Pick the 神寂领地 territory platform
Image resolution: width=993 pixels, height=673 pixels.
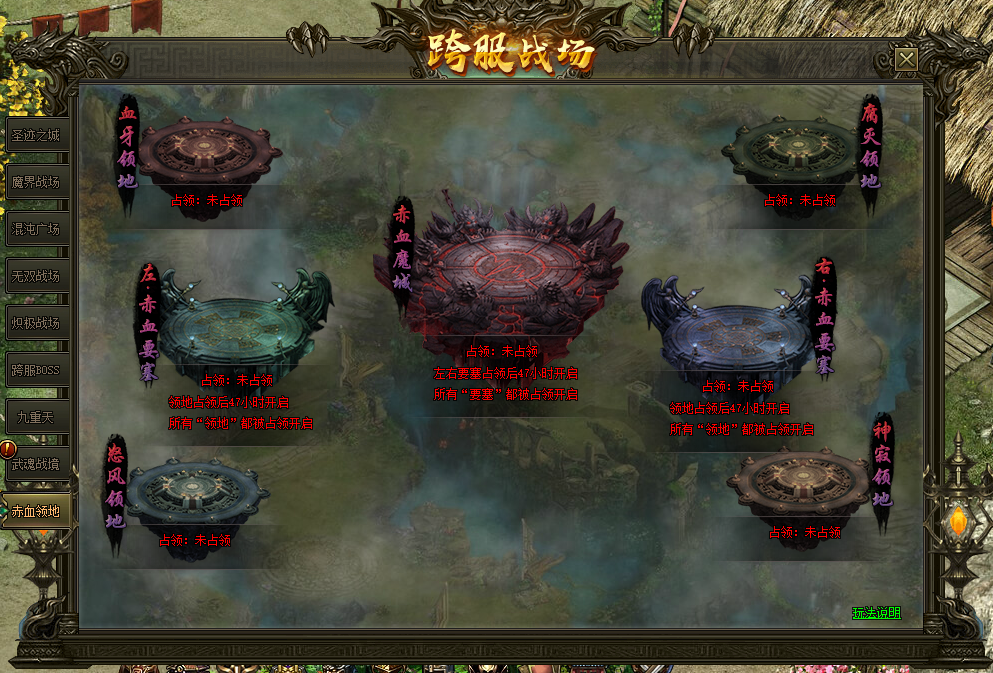click(x=800, y=485)
